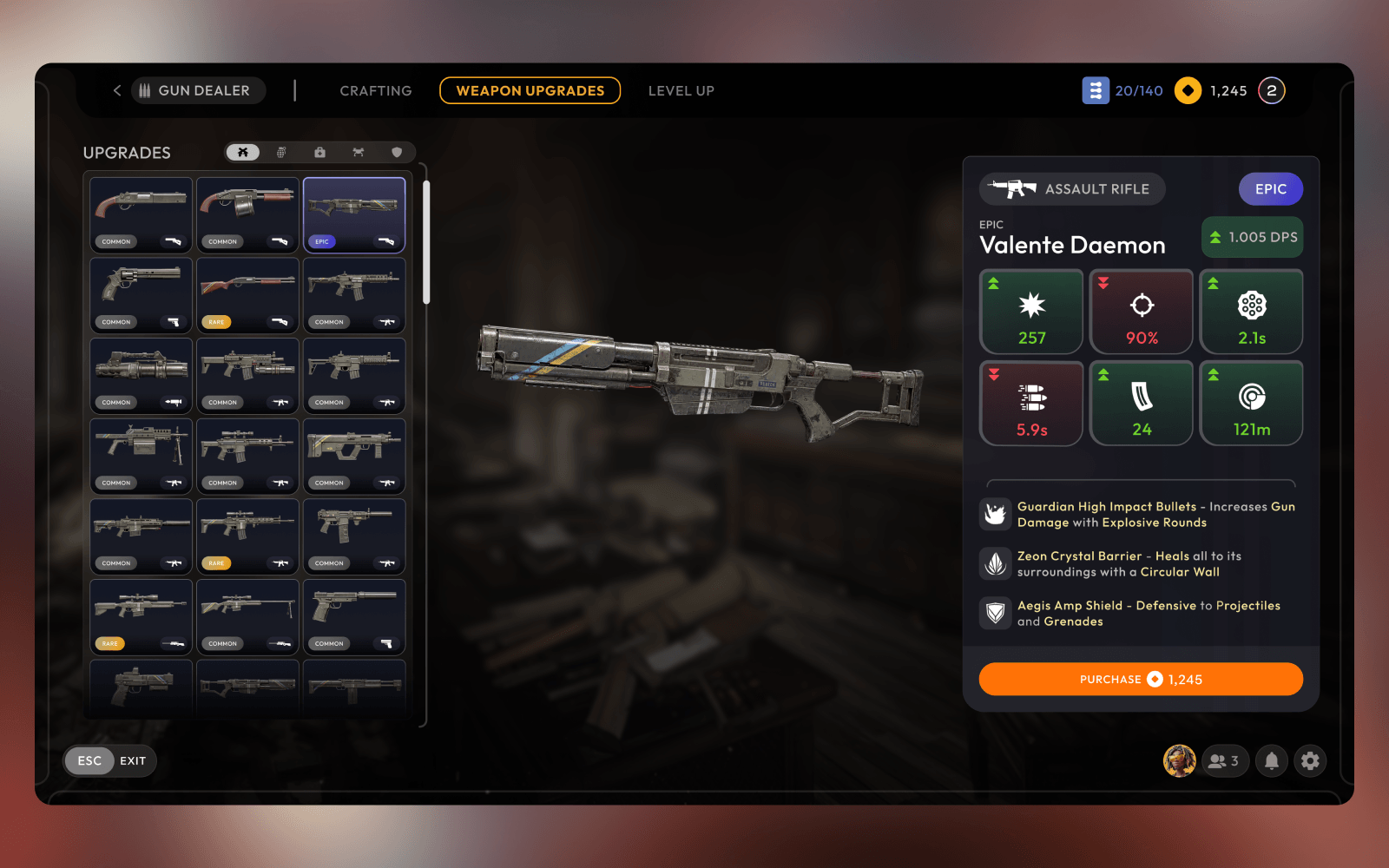1389x868 pixels.
Task: Pick the common revolver weapon tile
Action: [x=141, y=295]
